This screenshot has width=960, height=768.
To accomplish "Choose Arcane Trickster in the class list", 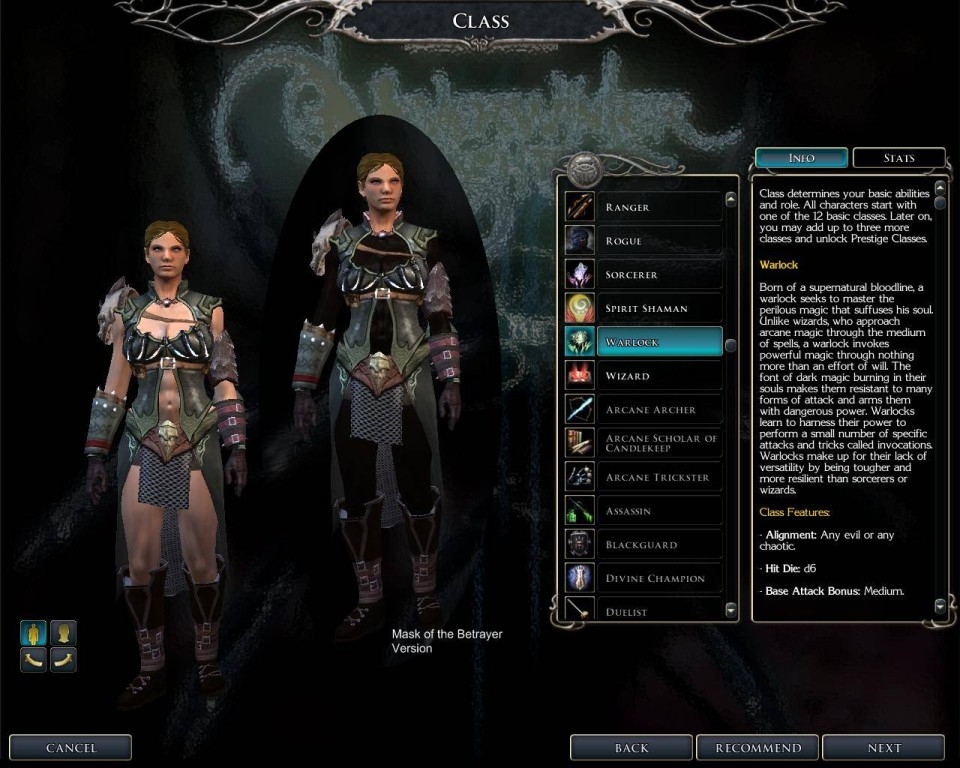I will tap(643, 477).
